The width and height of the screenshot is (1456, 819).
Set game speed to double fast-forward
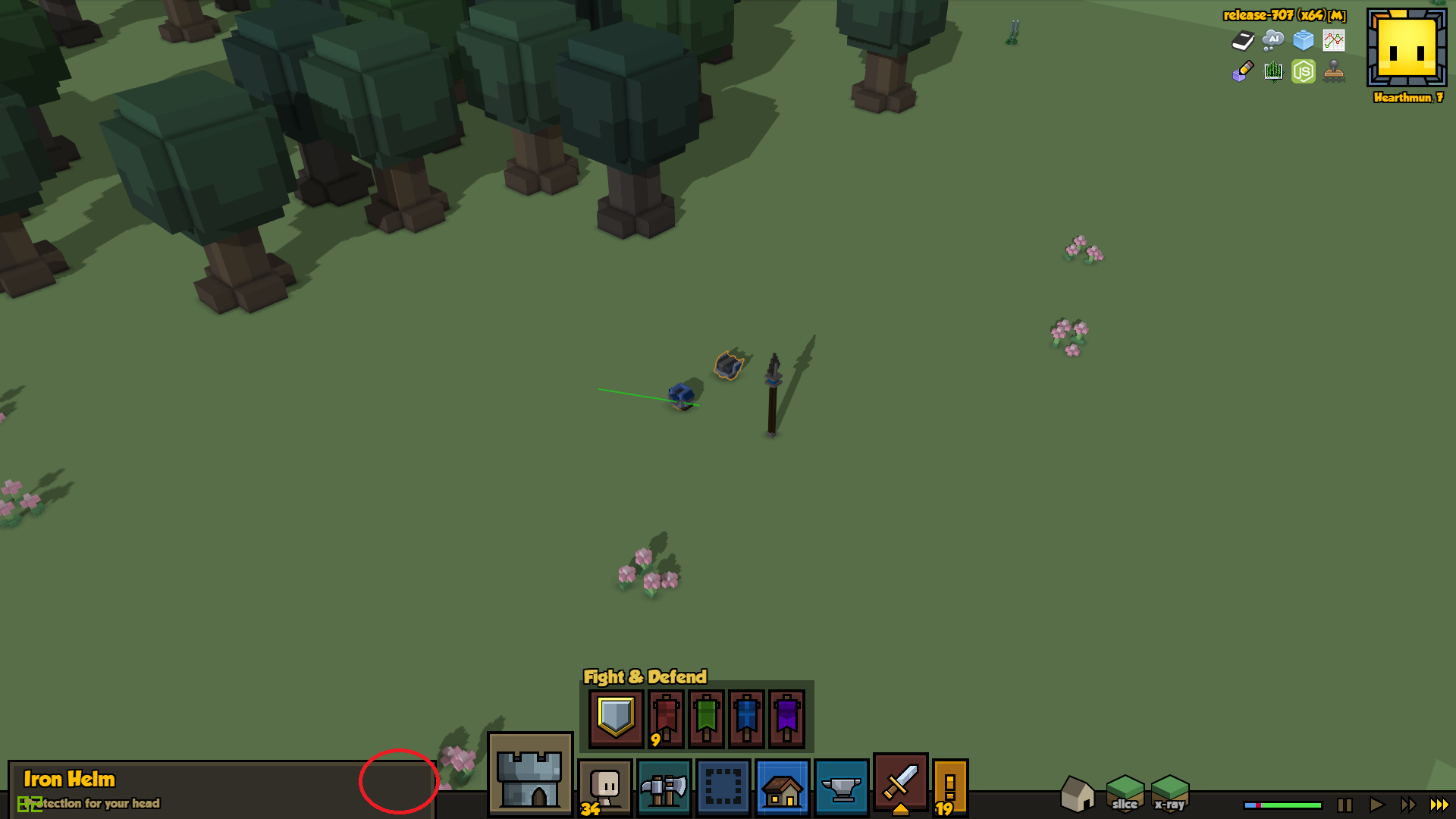coord(1407,805)
